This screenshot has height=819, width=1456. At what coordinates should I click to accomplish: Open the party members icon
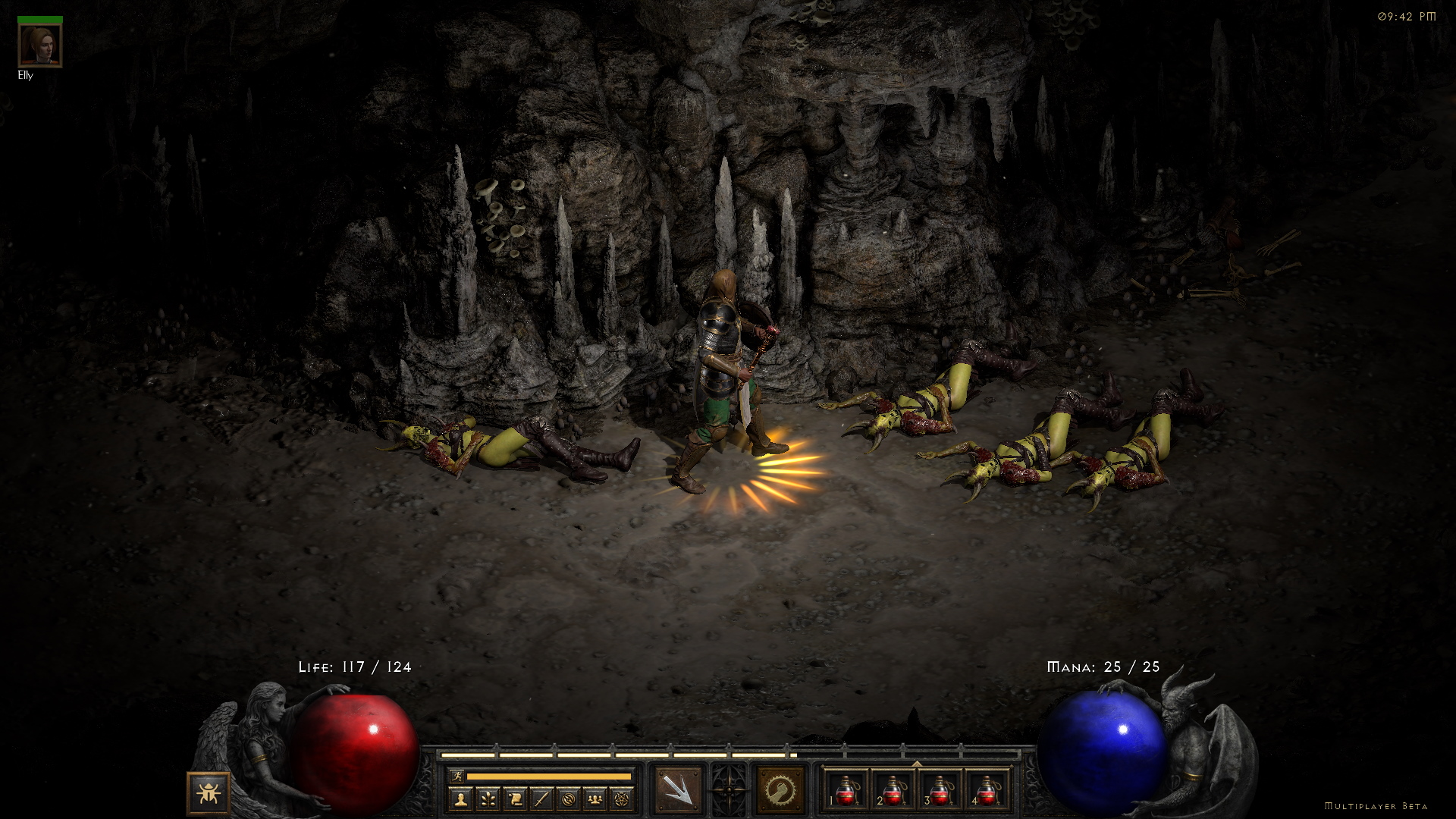pos(595,799)
